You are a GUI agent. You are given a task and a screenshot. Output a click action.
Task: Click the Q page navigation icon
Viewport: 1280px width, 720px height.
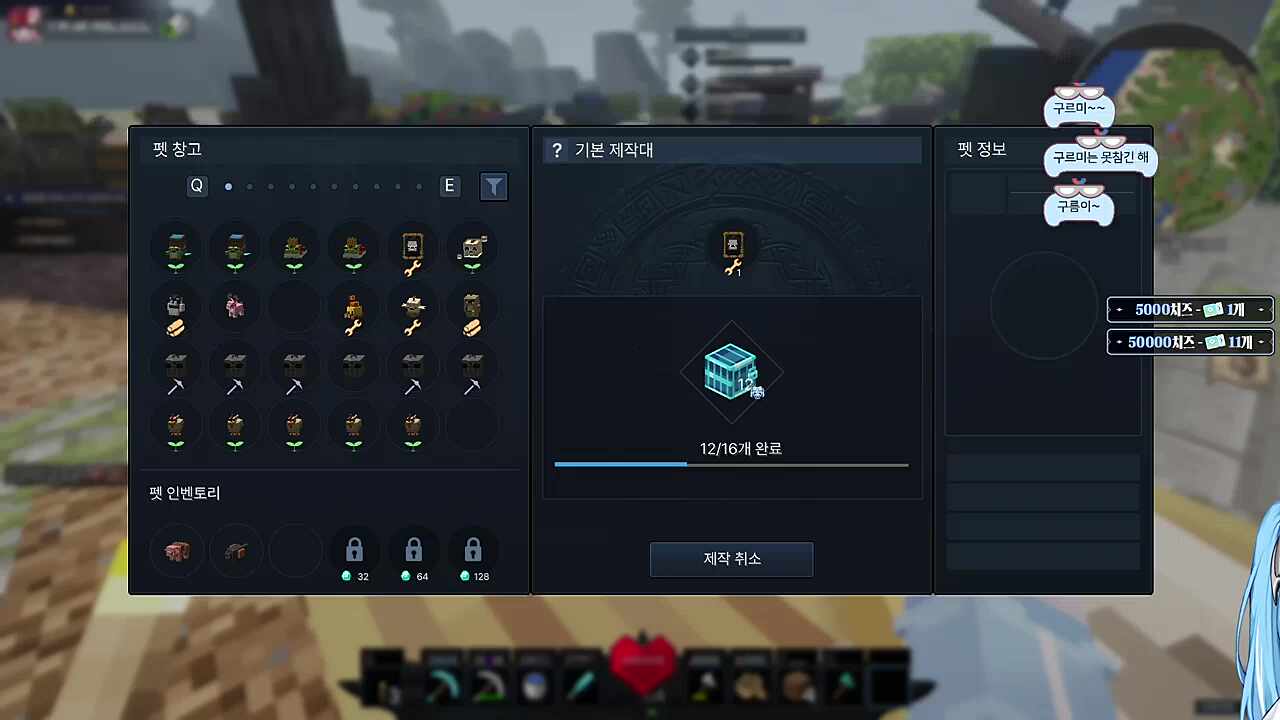(x=196, y=186)
